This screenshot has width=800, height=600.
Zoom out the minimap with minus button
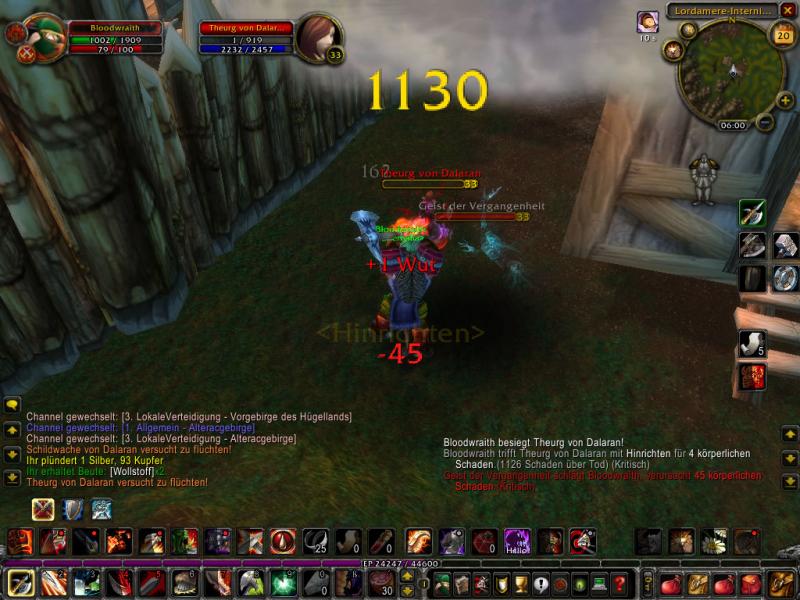765,123
